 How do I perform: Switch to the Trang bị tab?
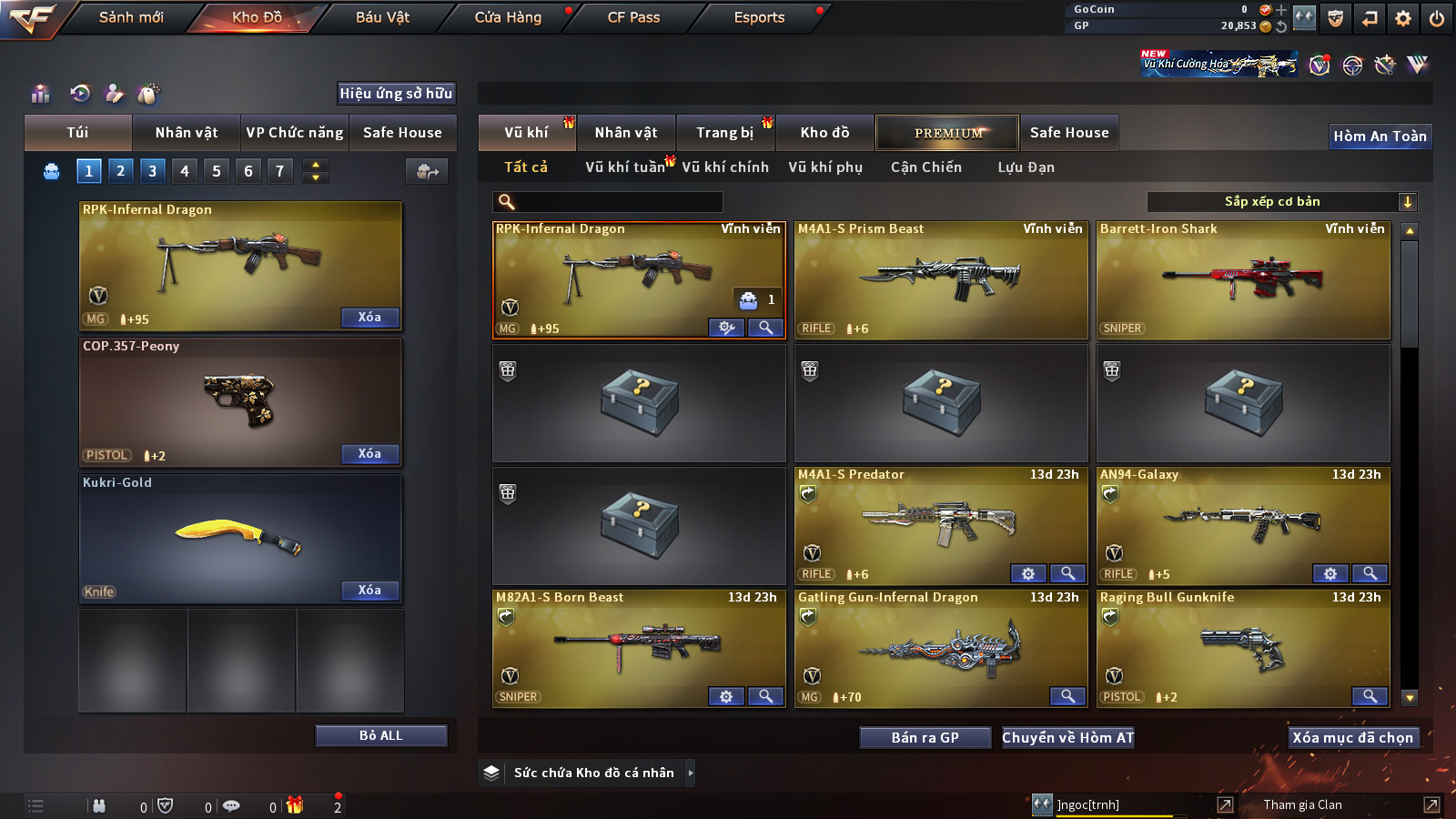pos(724,133)
